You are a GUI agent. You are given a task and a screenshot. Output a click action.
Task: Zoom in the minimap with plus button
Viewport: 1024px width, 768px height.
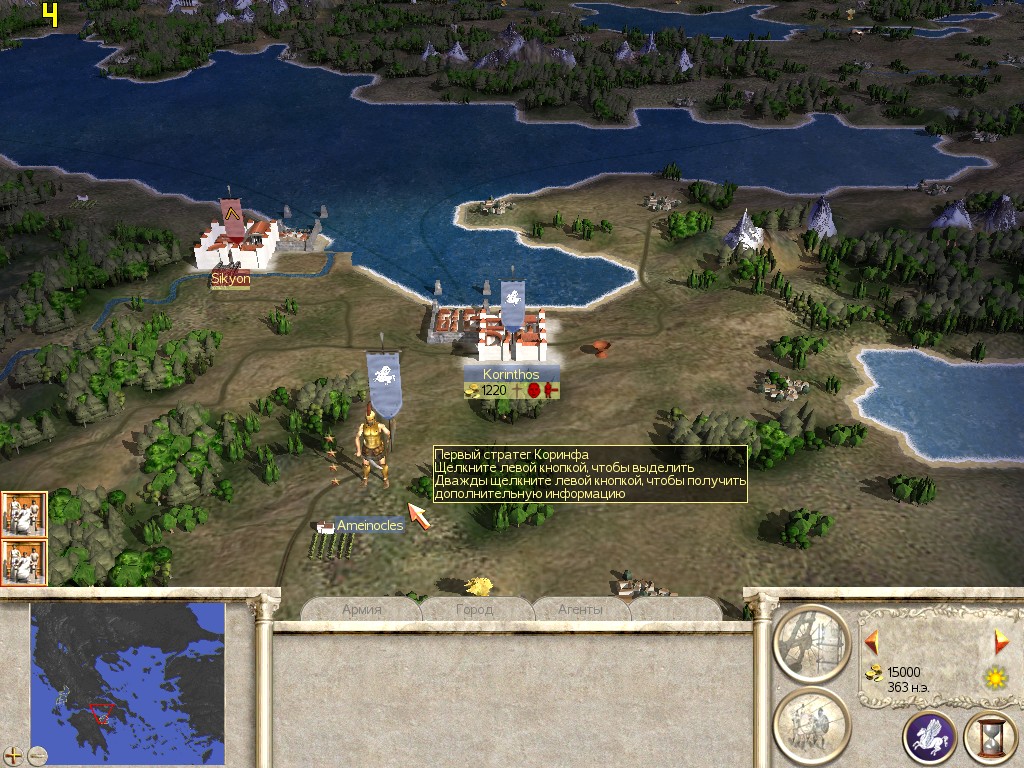[x=13, y=755]
